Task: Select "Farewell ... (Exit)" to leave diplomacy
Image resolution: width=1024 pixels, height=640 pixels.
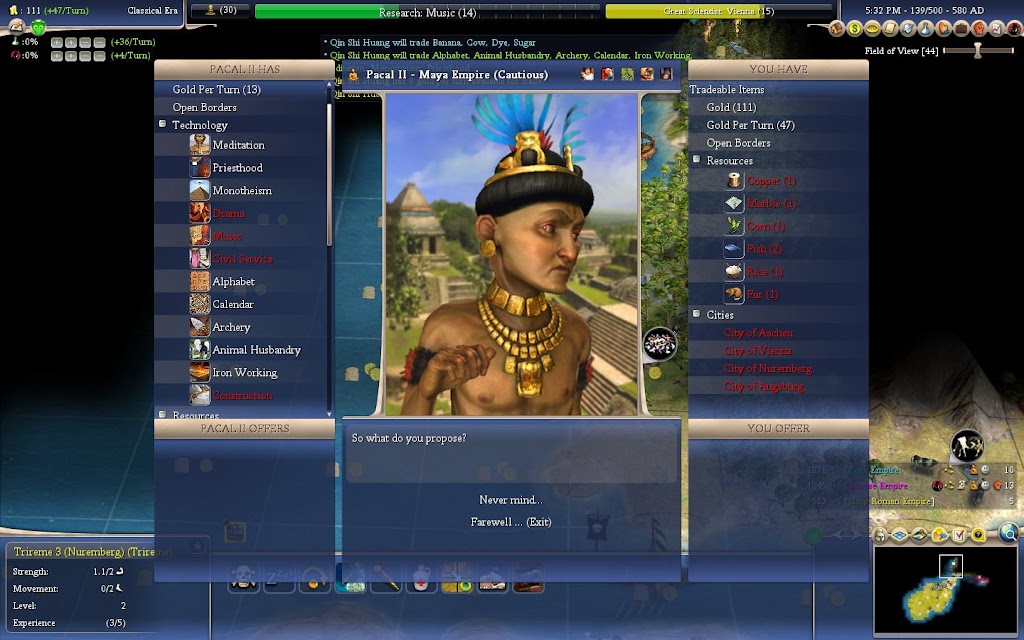Action: (510, 522)
